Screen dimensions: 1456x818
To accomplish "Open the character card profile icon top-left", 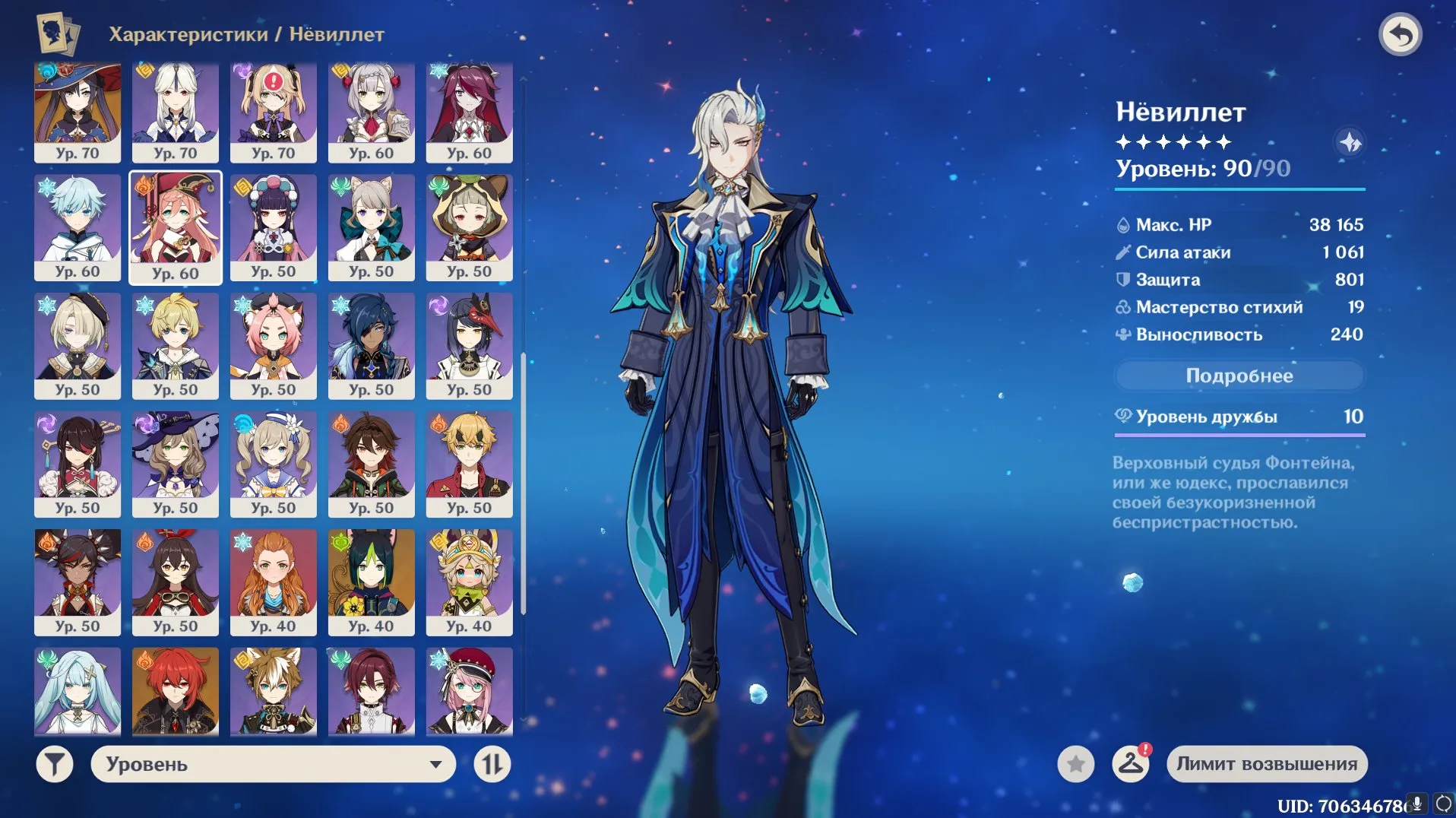I will click(x=53, y=33).
